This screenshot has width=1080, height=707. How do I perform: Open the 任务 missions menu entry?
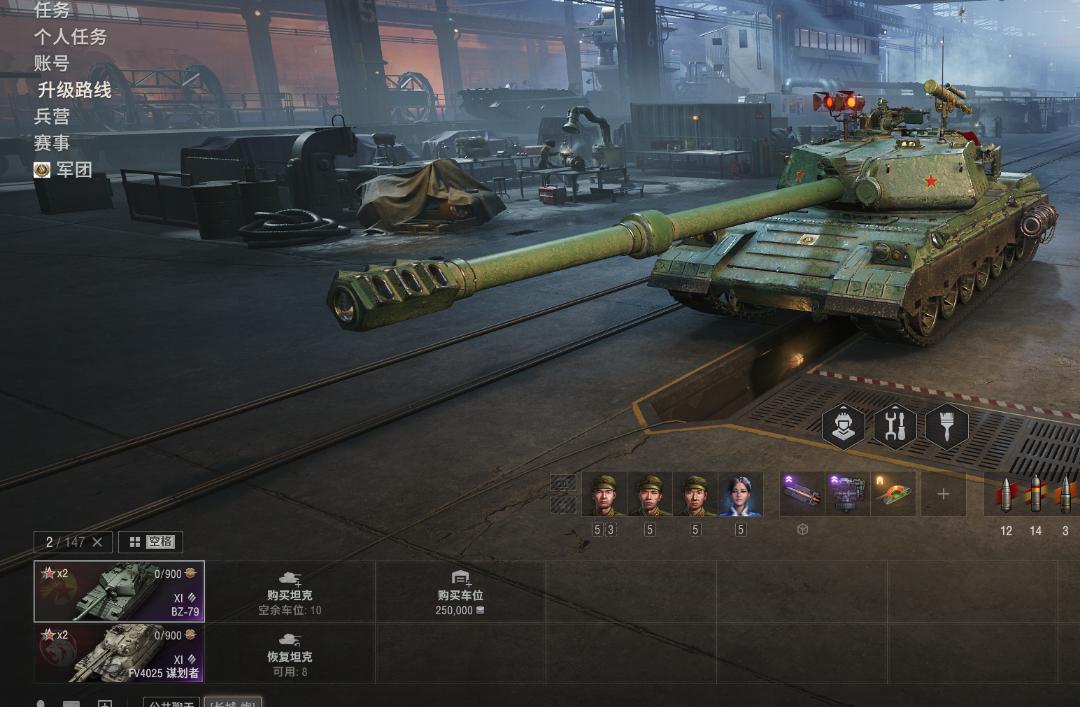click(53, 10)
